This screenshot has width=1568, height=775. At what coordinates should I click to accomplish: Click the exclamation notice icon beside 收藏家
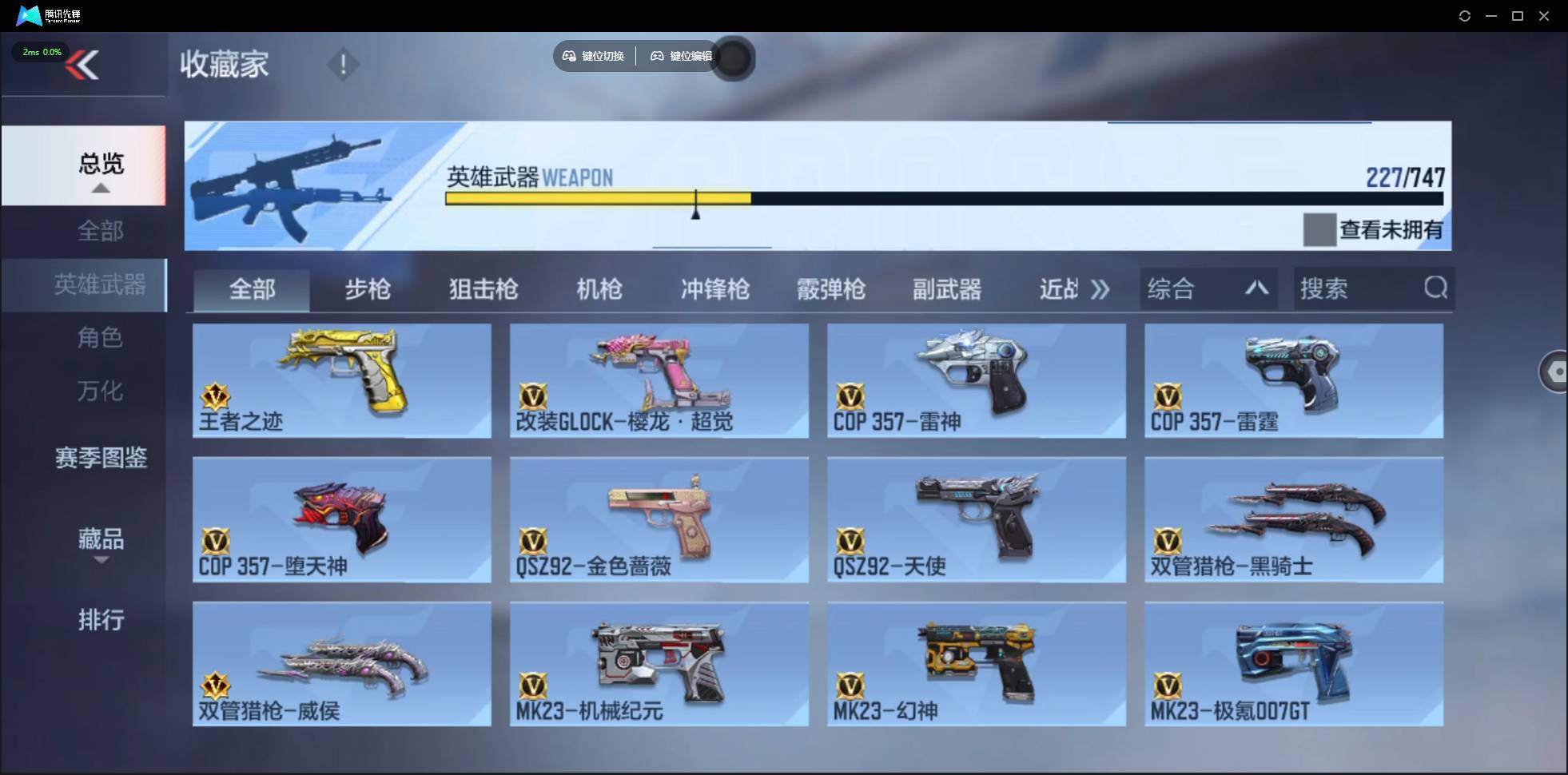(x=344, y=63)
